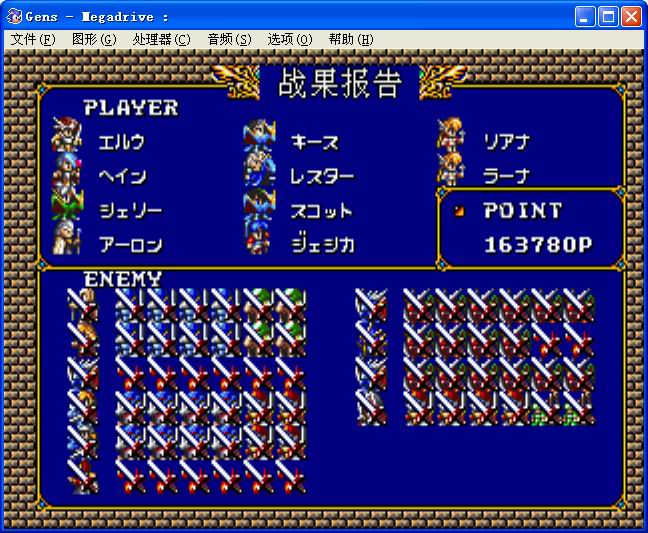Choose ヘイン in the player list
Viewport: 648px width, 533px height.
click(x=121, y=176)
